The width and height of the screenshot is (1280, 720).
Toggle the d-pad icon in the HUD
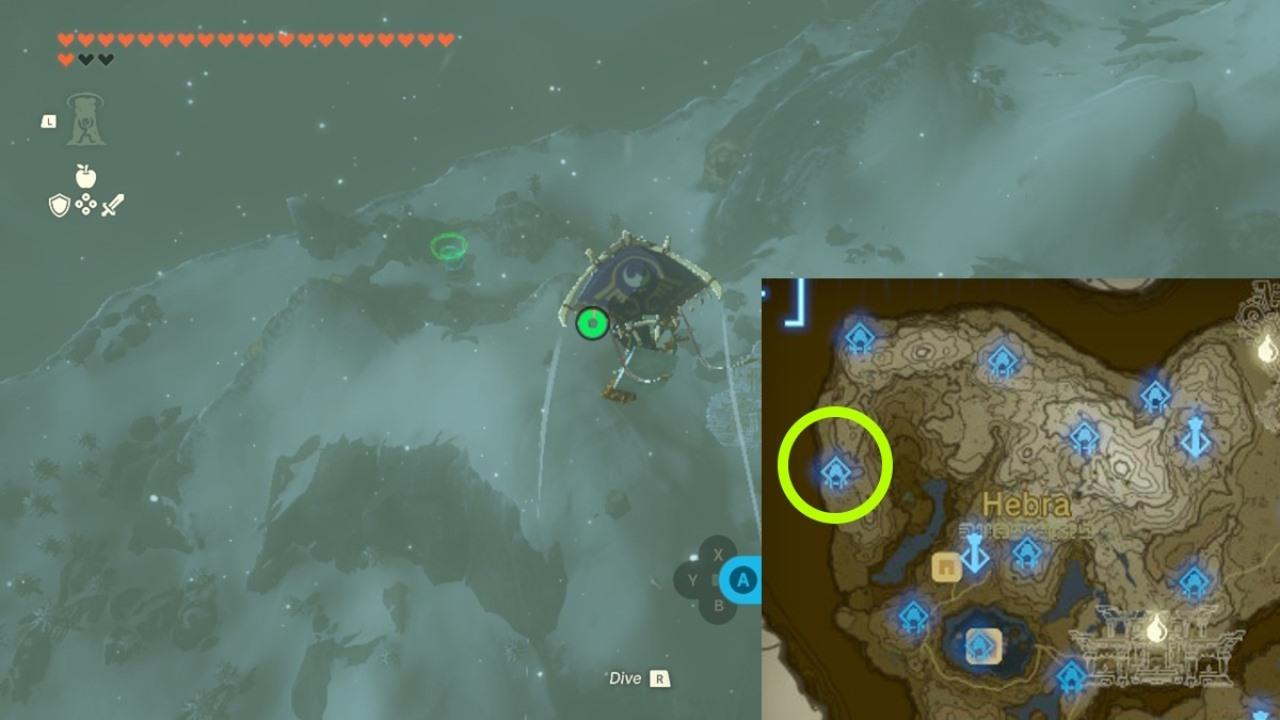click(86, 204)
